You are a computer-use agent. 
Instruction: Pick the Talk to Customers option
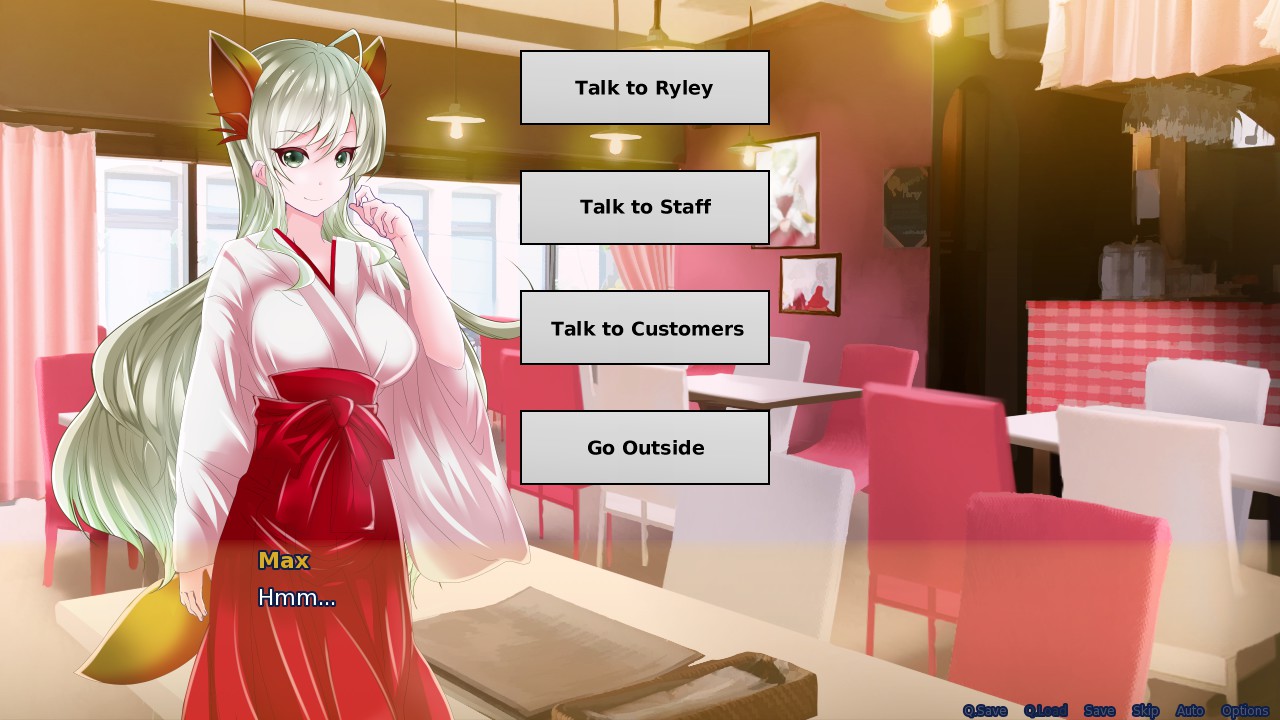tap(644, 328)
